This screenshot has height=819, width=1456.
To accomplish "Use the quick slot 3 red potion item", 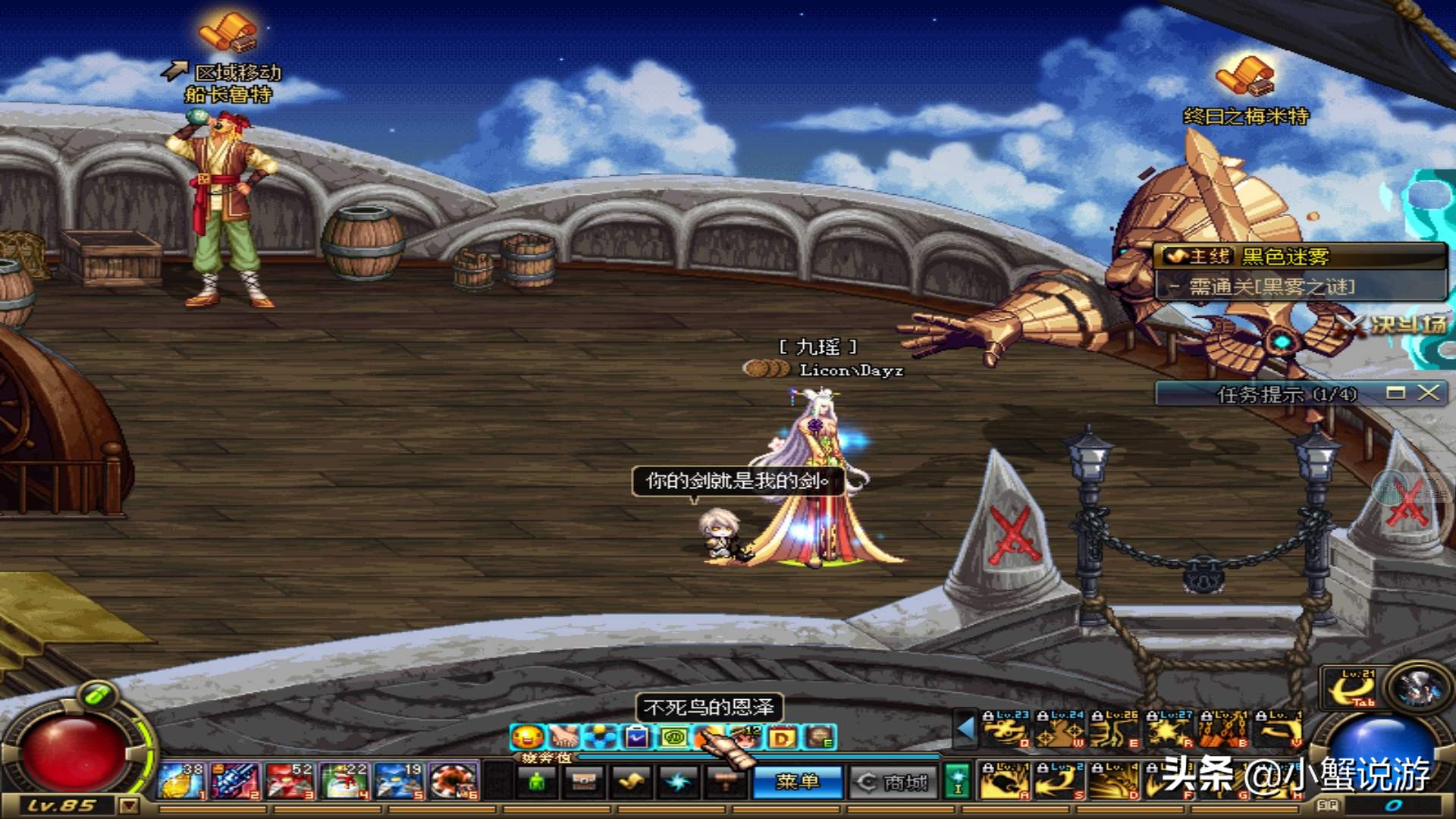I will [291, 781].
